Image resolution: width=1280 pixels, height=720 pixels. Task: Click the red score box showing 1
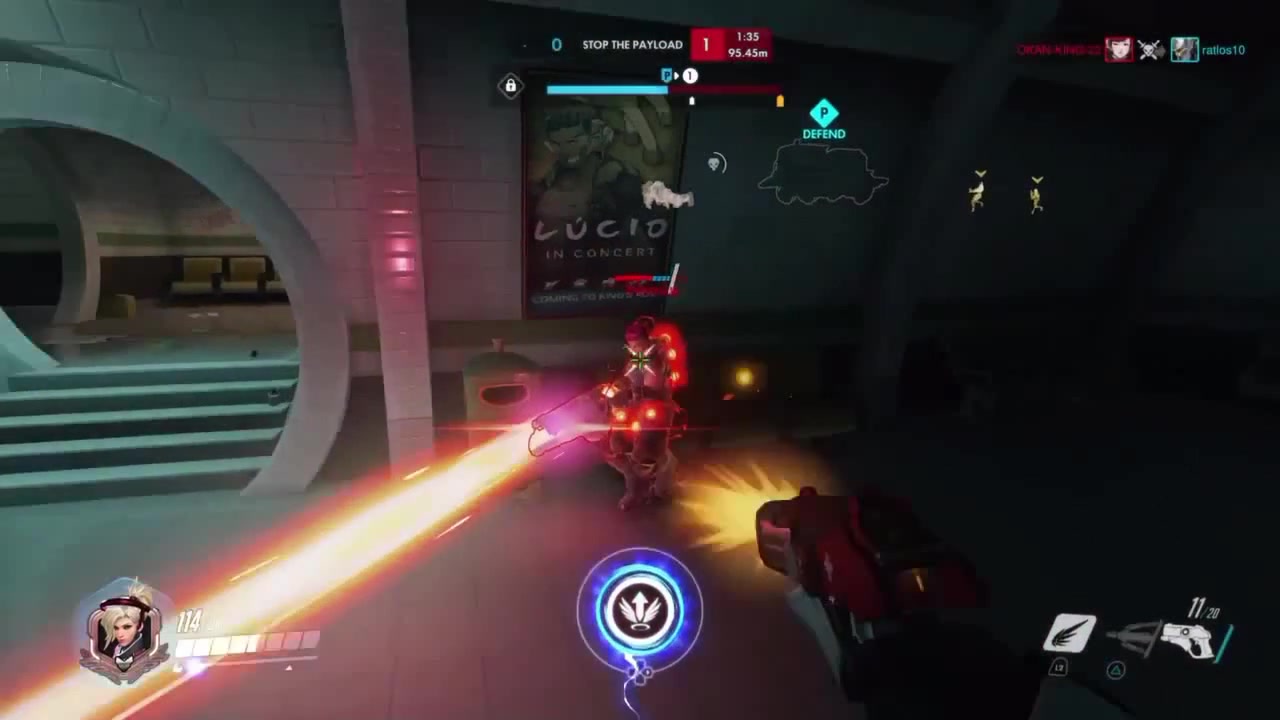click(x=705, y=45)
